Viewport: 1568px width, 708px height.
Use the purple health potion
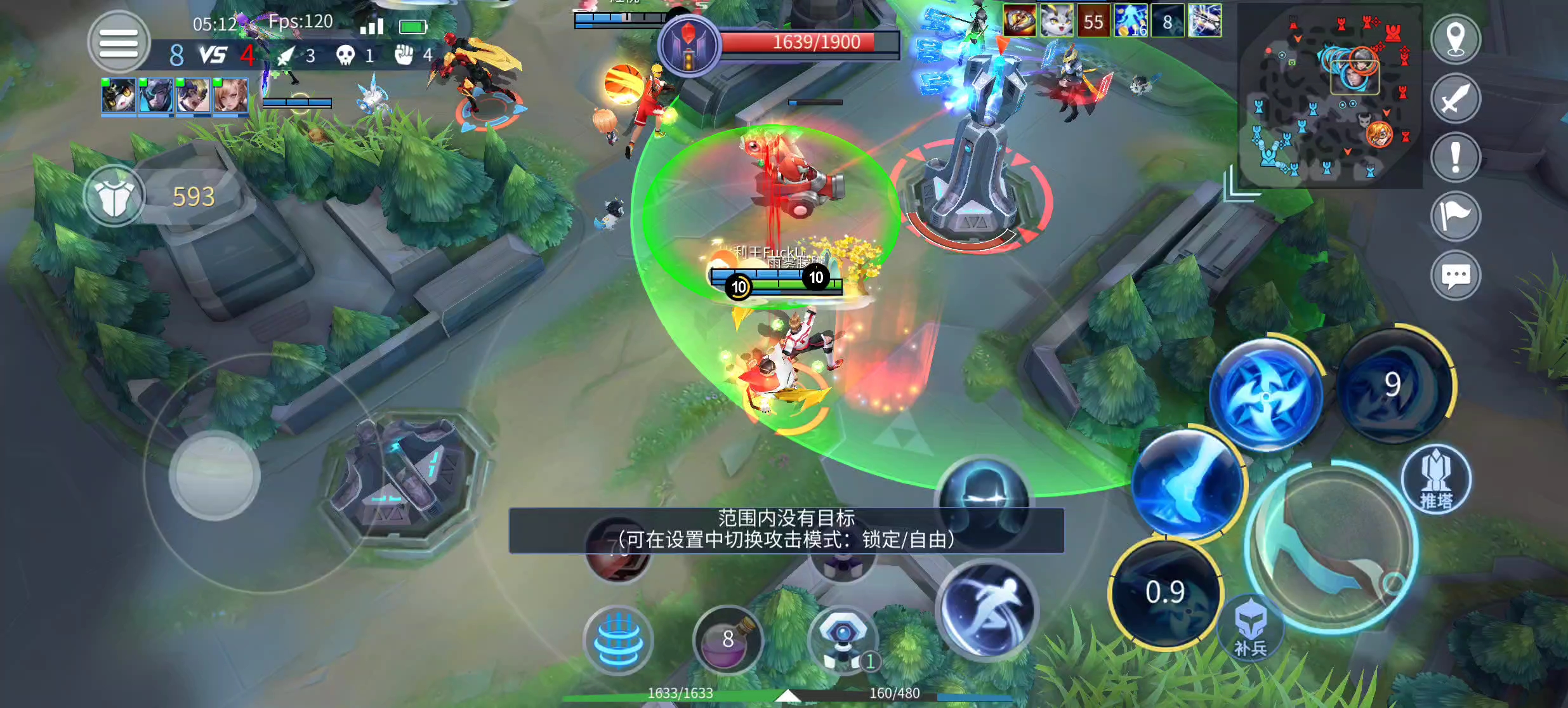728,640
